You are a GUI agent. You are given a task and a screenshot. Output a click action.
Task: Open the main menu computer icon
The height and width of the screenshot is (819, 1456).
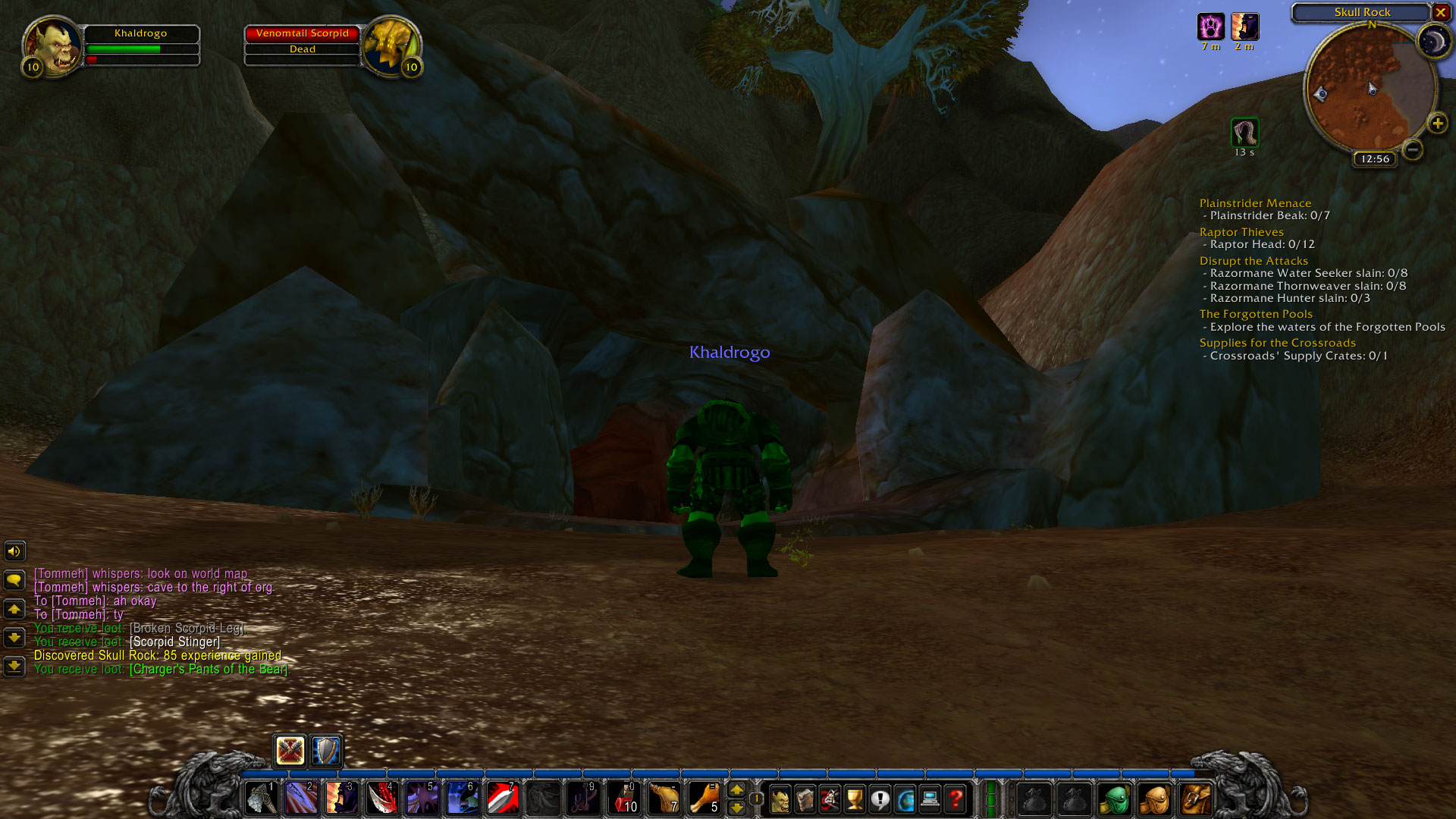coord(930,799)
